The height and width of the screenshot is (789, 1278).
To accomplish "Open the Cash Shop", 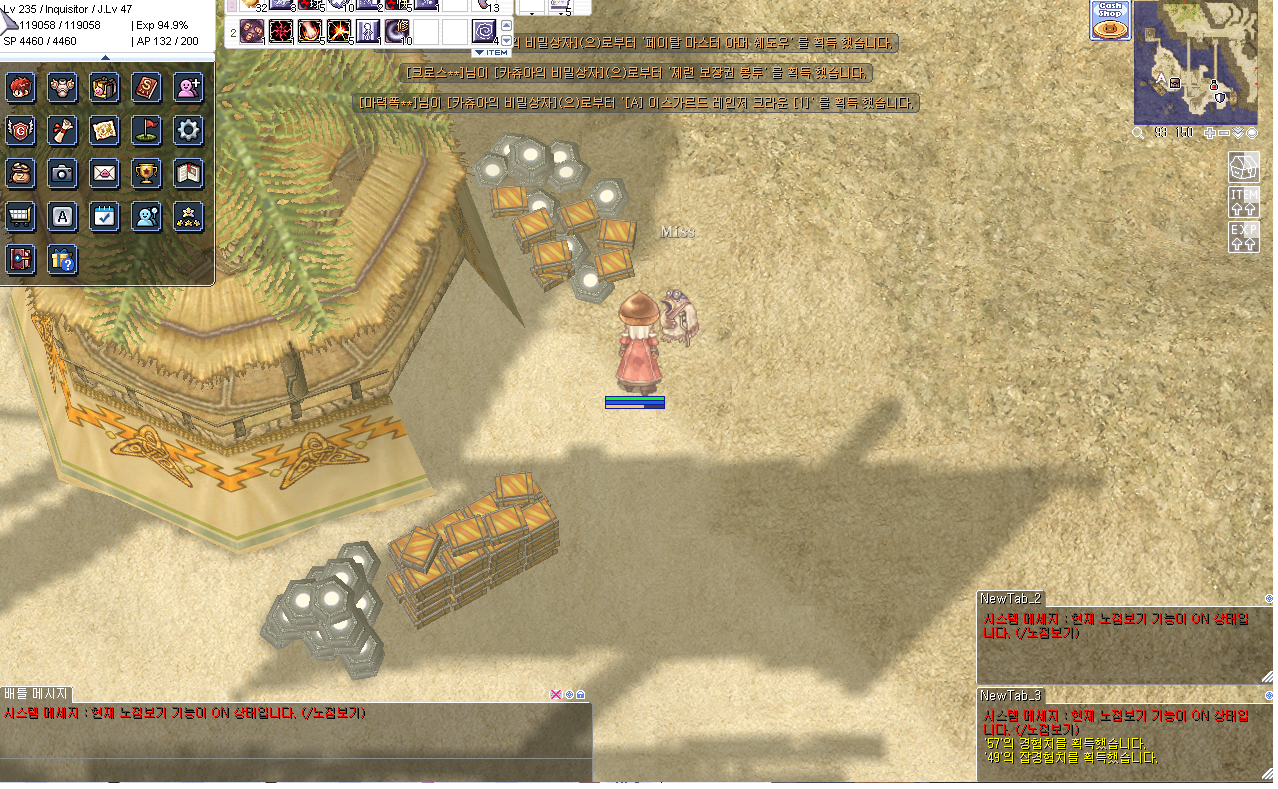I will tap(1108, 20).
